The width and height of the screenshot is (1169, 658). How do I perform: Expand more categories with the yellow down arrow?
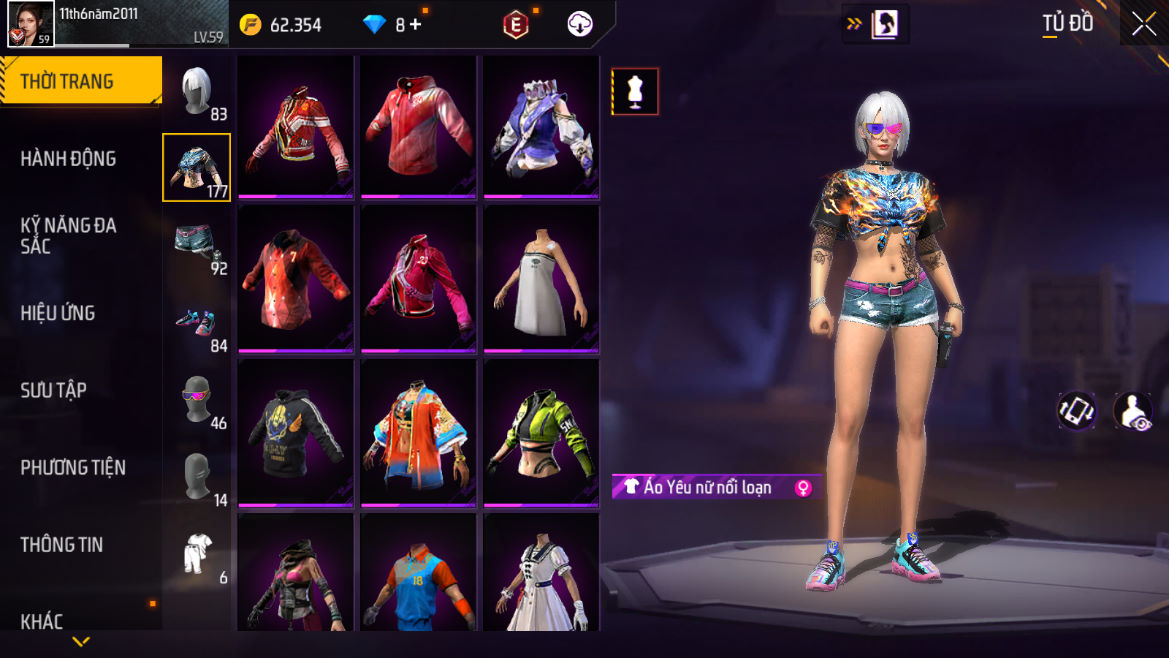tap(81, 641)
